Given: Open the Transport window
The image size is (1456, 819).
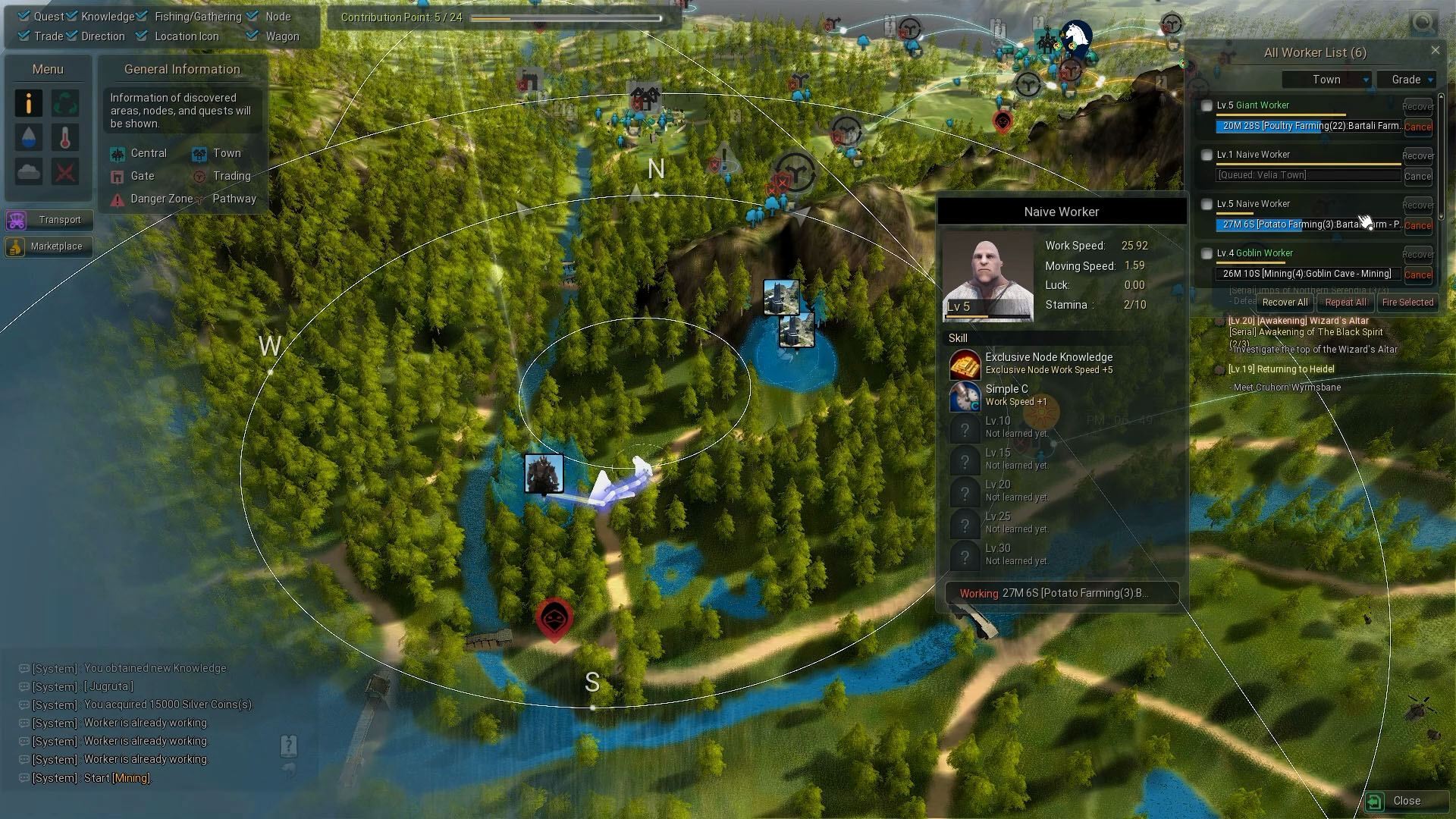Looking at the screenshot, I should pos(49,220).
